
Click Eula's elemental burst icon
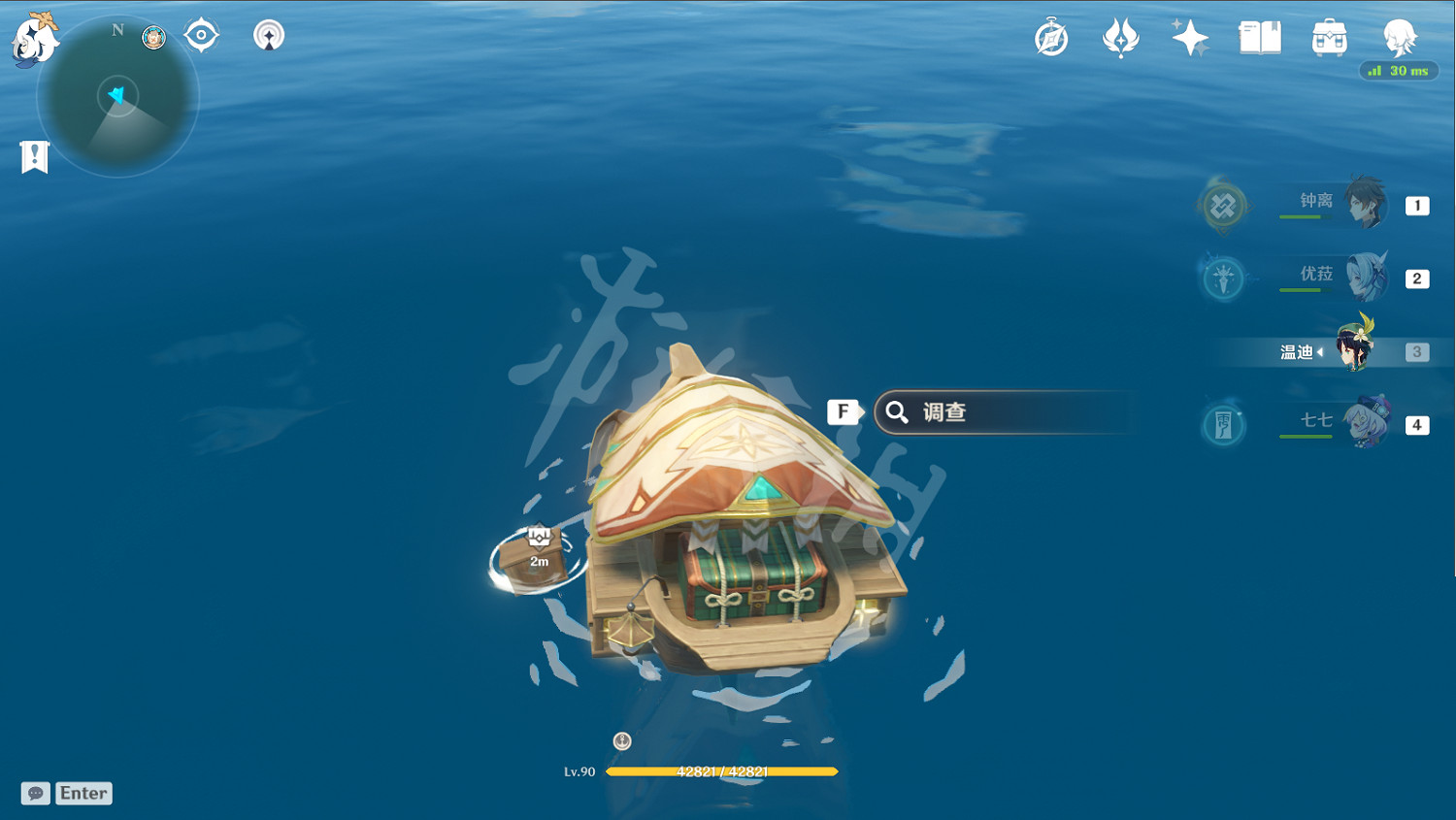(1223, 279)
